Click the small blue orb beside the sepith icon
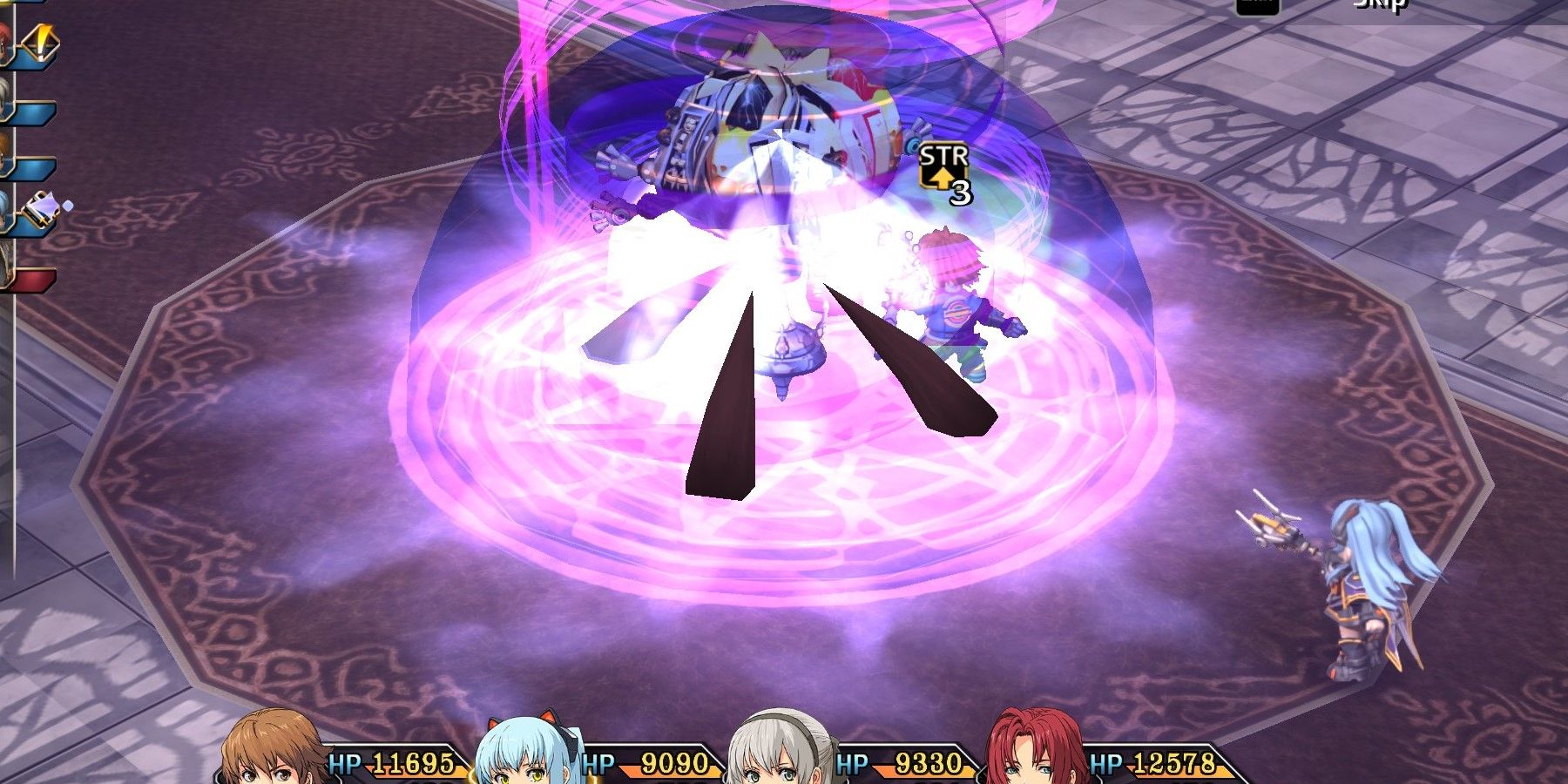The height and width of the screenshot is (784, 1568). (69, 205)
